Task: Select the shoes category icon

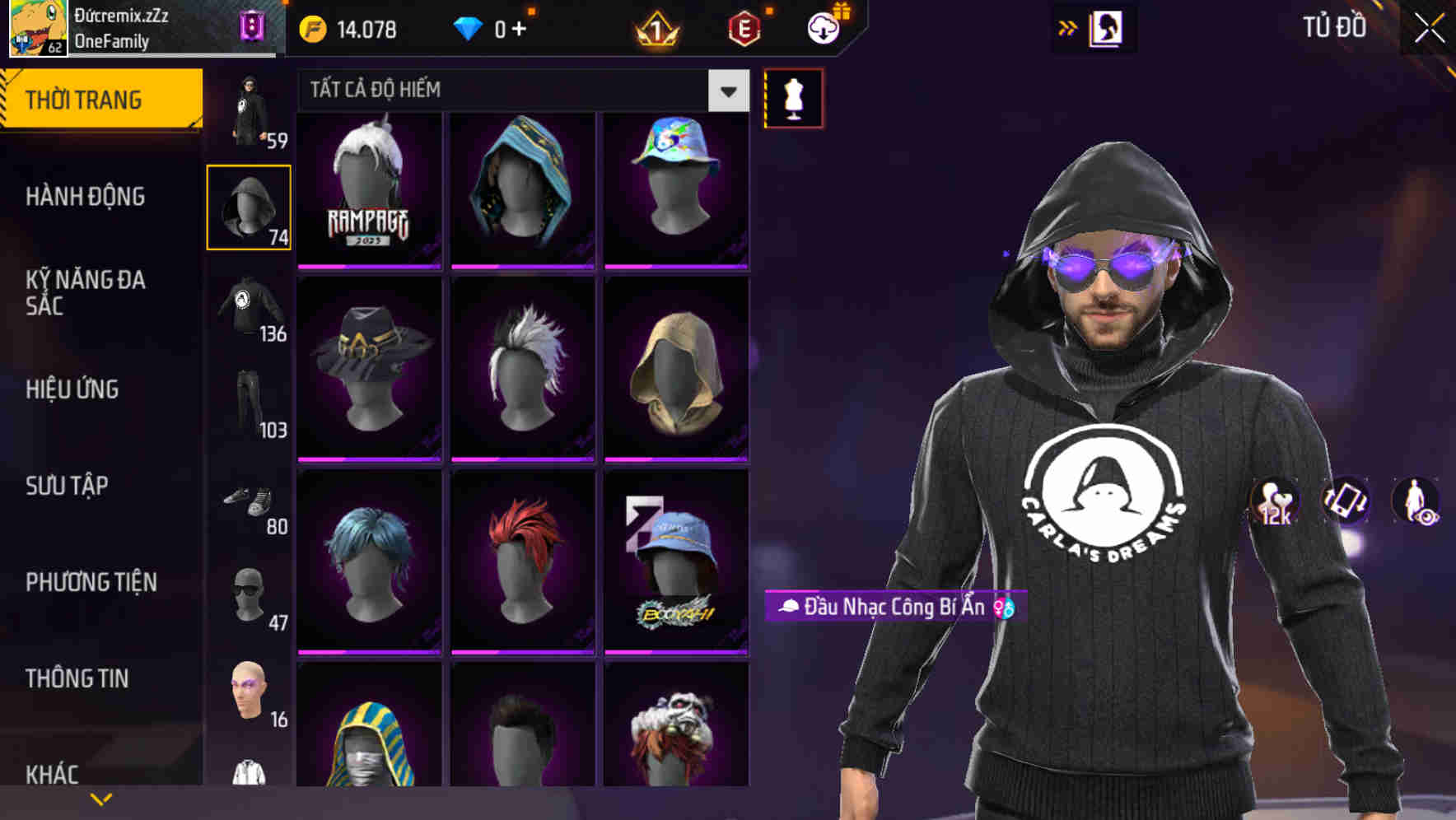Action: 248,502
